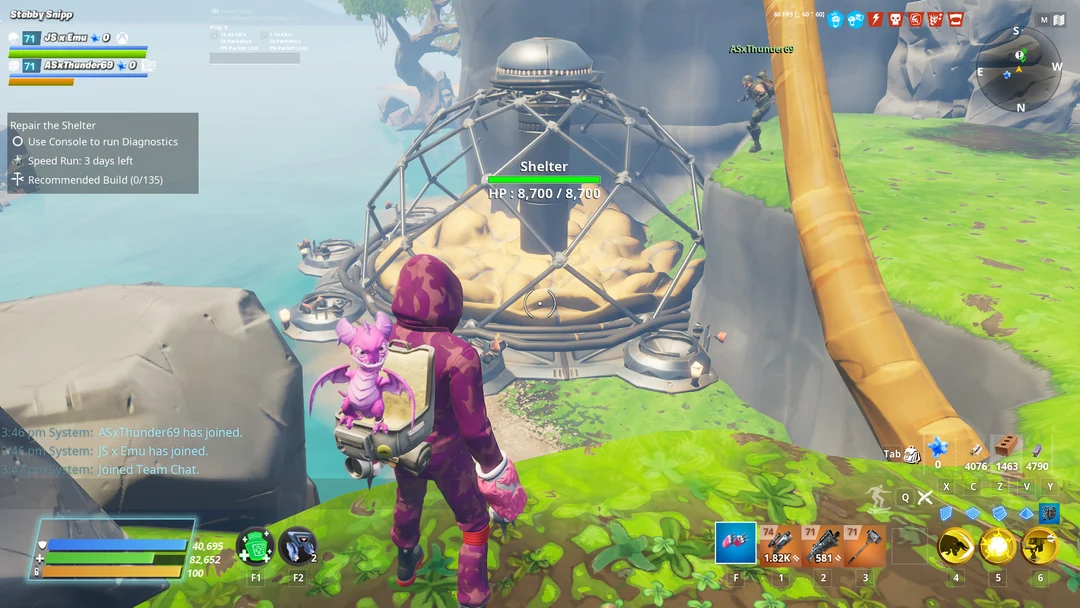The width and height of the screenshot is (1080, 608).
Task: Click the circular compass minimap
Action: coord(1018,68)
